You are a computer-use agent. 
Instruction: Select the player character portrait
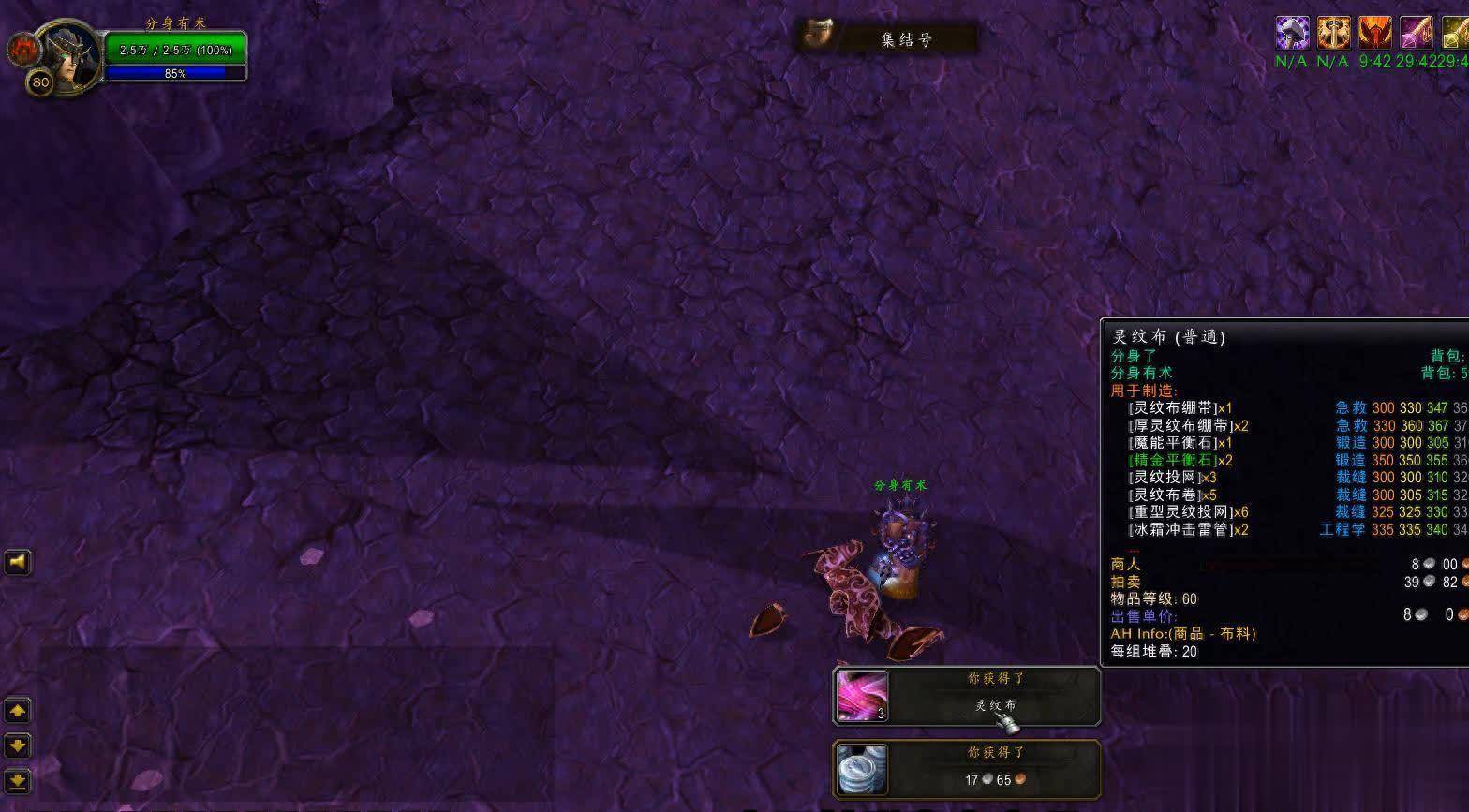67,54
